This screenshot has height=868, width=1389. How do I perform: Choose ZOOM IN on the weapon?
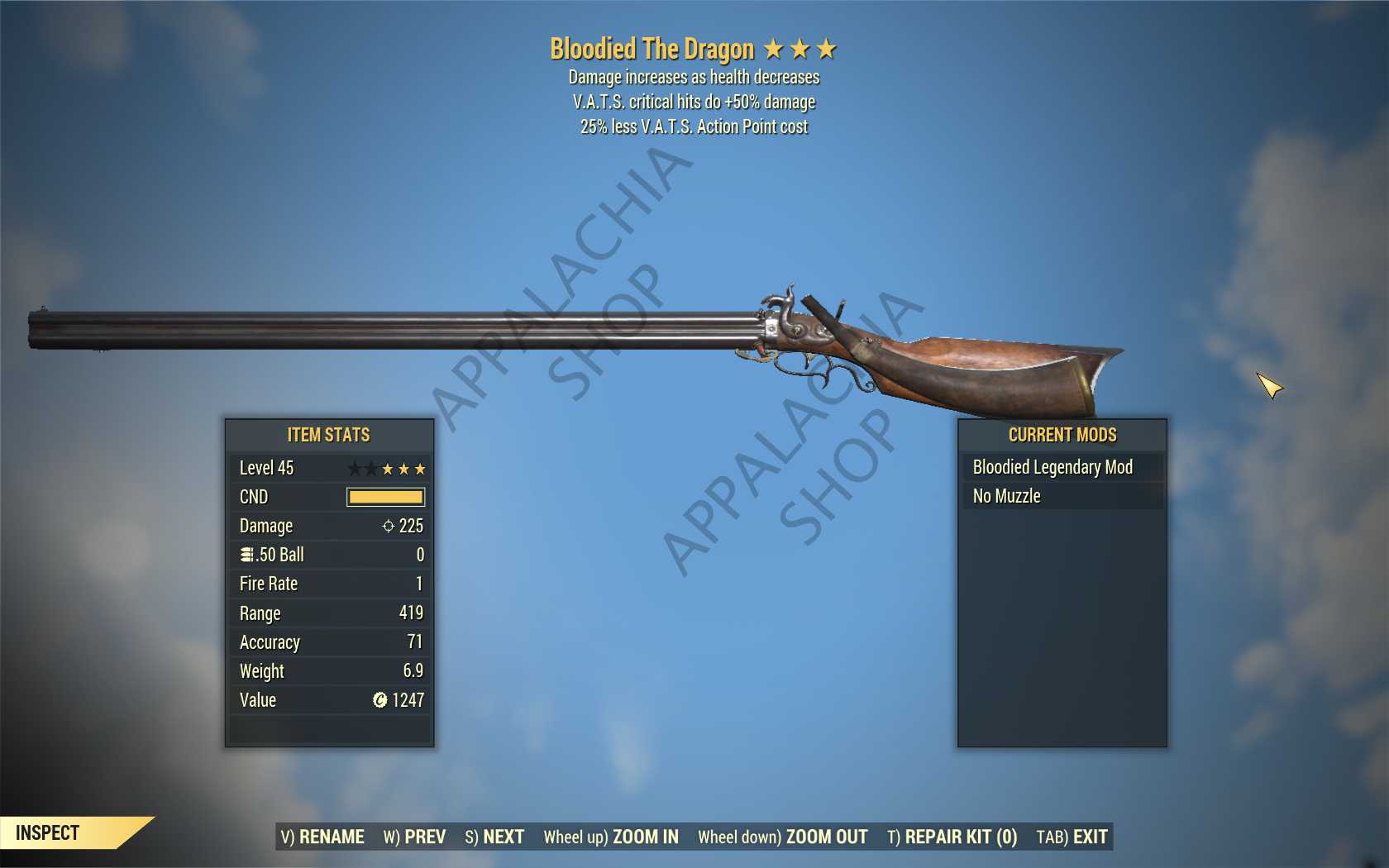coord(611,837)
